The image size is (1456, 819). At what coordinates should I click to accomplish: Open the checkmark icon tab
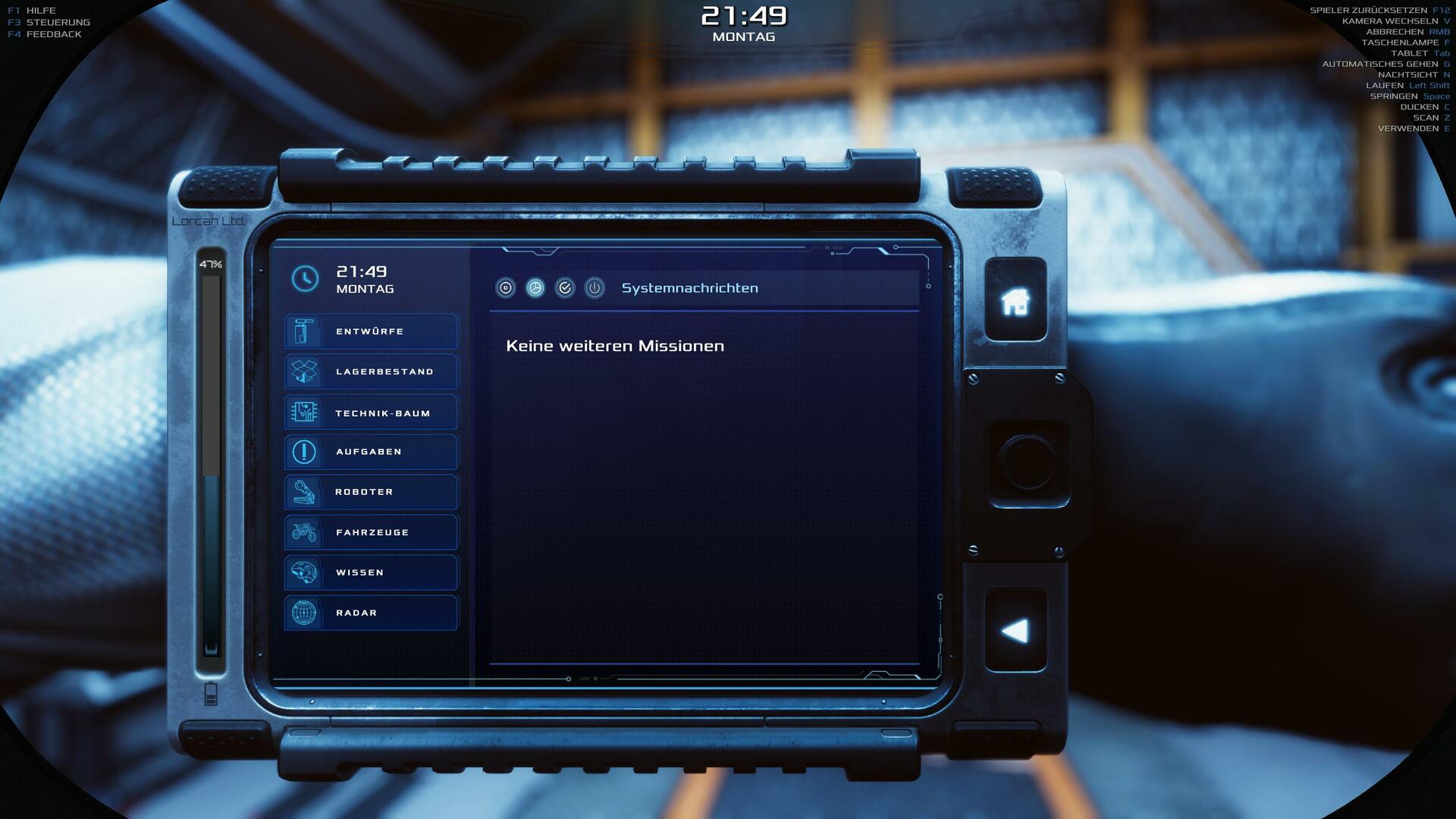(x=565, y=288)
